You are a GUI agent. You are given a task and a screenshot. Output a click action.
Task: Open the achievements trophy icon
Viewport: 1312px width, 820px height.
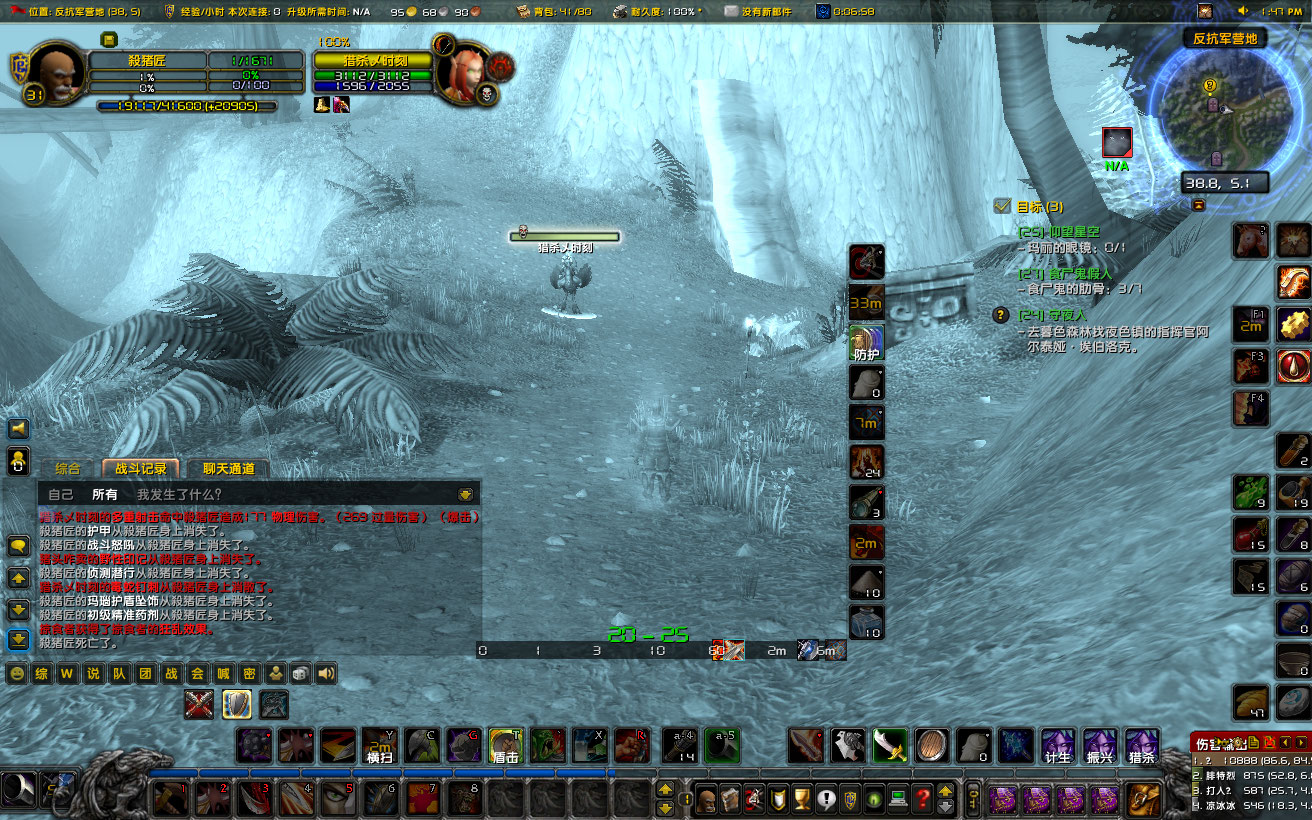tap(800, 798)
